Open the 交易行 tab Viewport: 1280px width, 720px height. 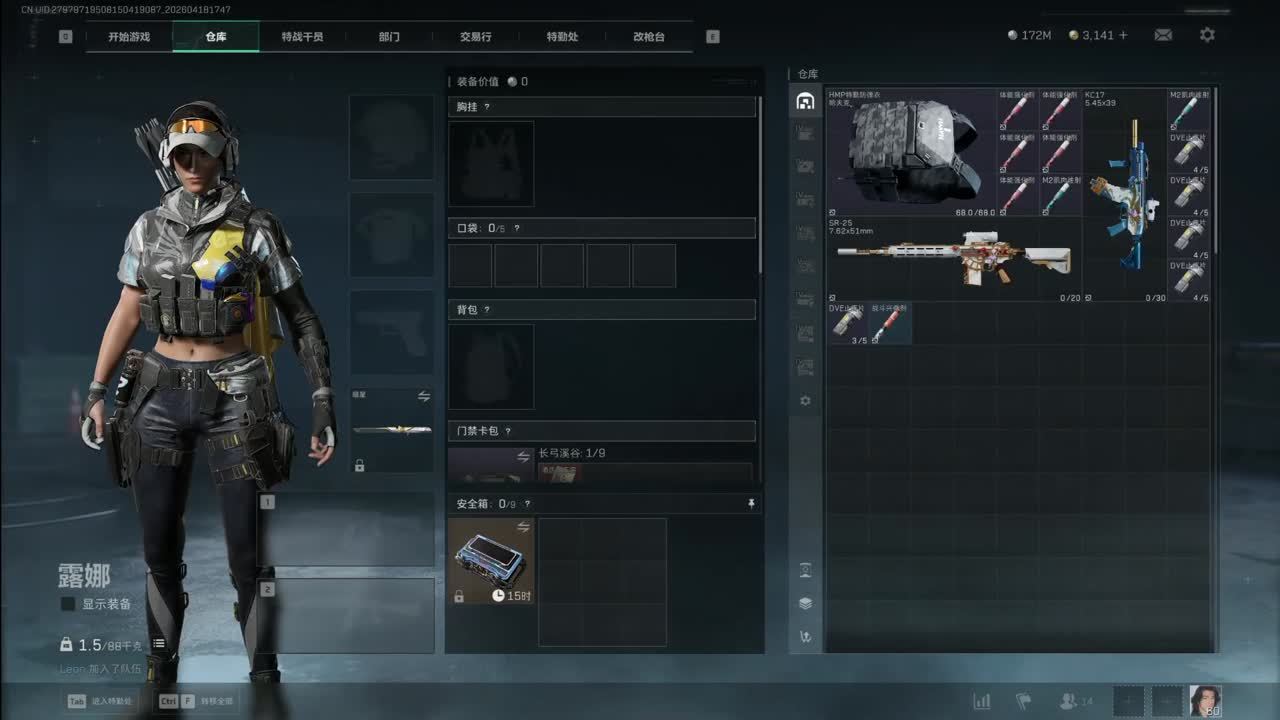[476, 37]
